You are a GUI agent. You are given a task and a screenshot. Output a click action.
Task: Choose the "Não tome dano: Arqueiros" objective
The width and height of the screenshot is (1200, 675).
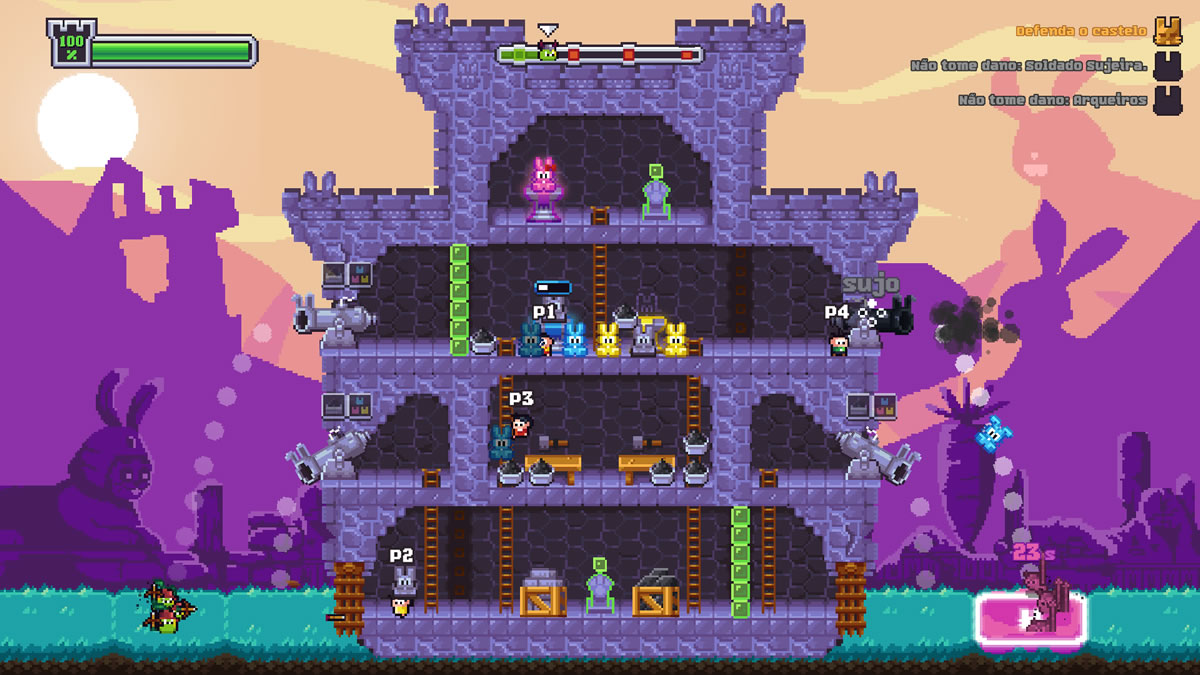pyautogui.click(x=1053, y=100)
